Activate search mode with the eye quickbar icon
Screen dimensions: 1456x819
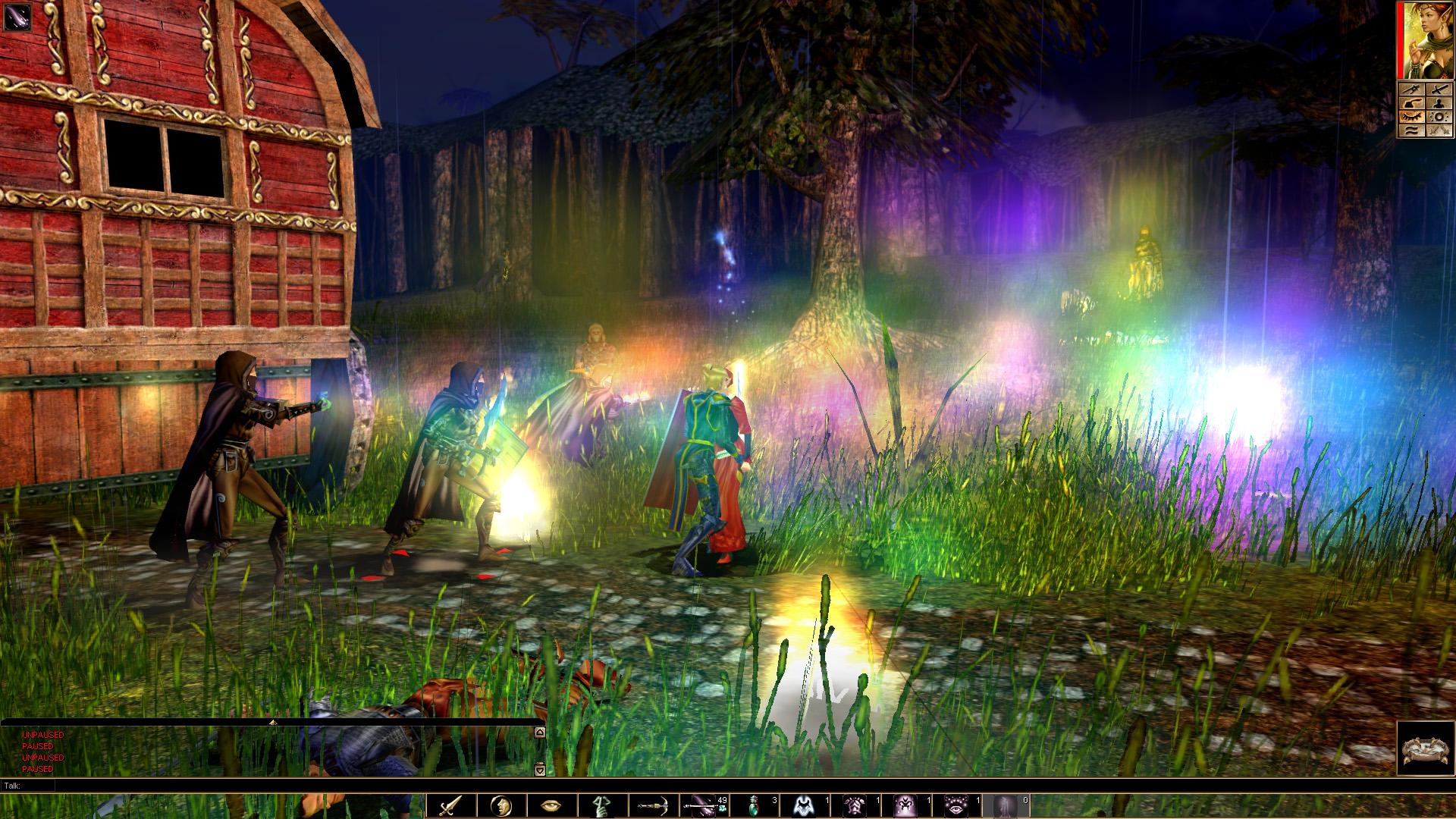pyautogui.click(x=552, y=800)
